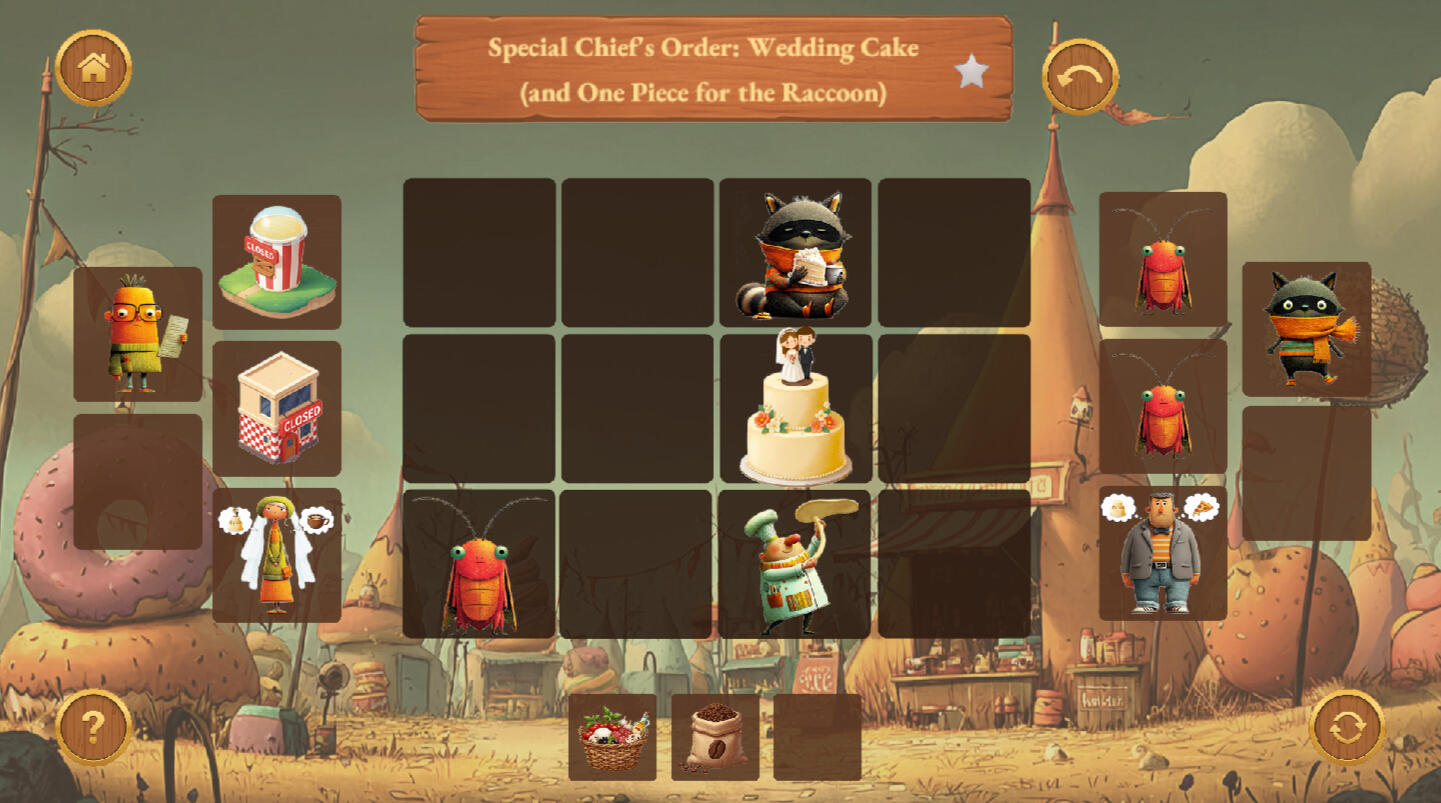Select the coffee bean sack slot
Screen dimensions: 1441x803
(x=715, y=738)
